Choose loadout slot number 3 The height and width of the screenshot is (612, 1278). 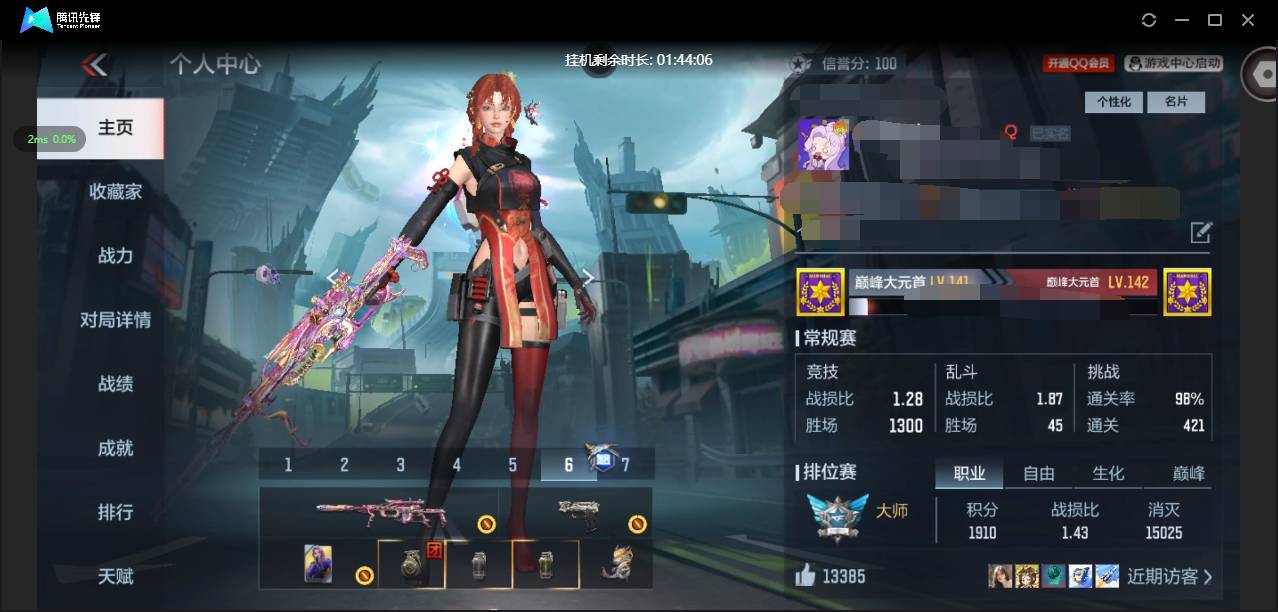400,465
